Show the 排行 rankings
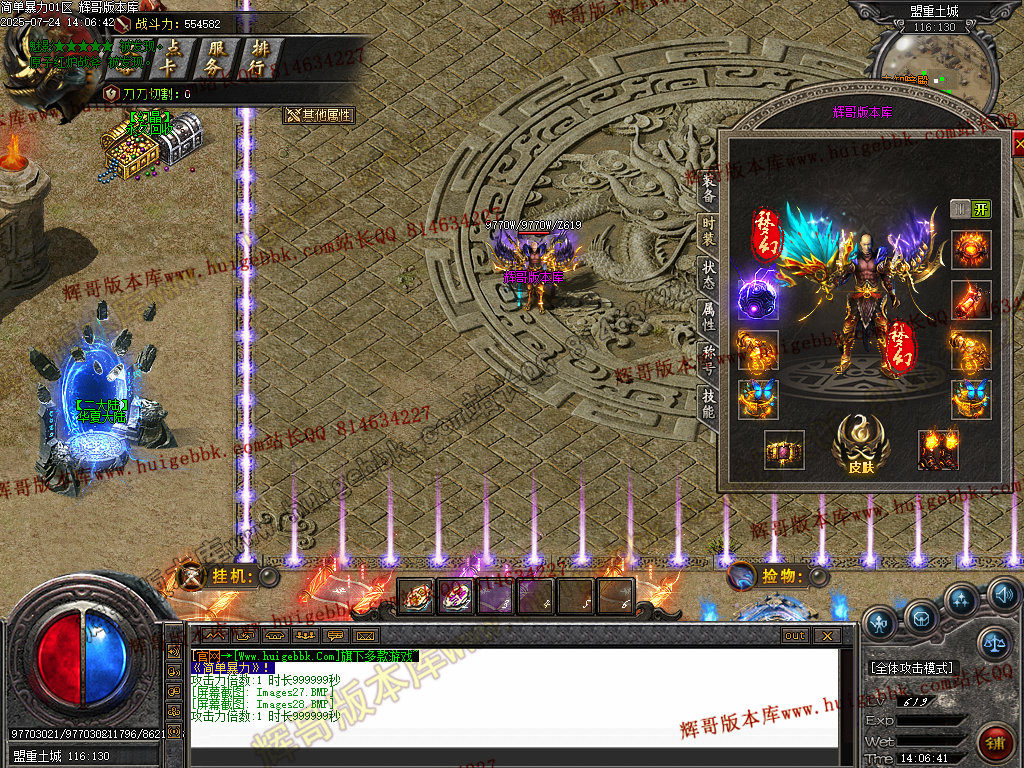 click(x=259, y=58)
